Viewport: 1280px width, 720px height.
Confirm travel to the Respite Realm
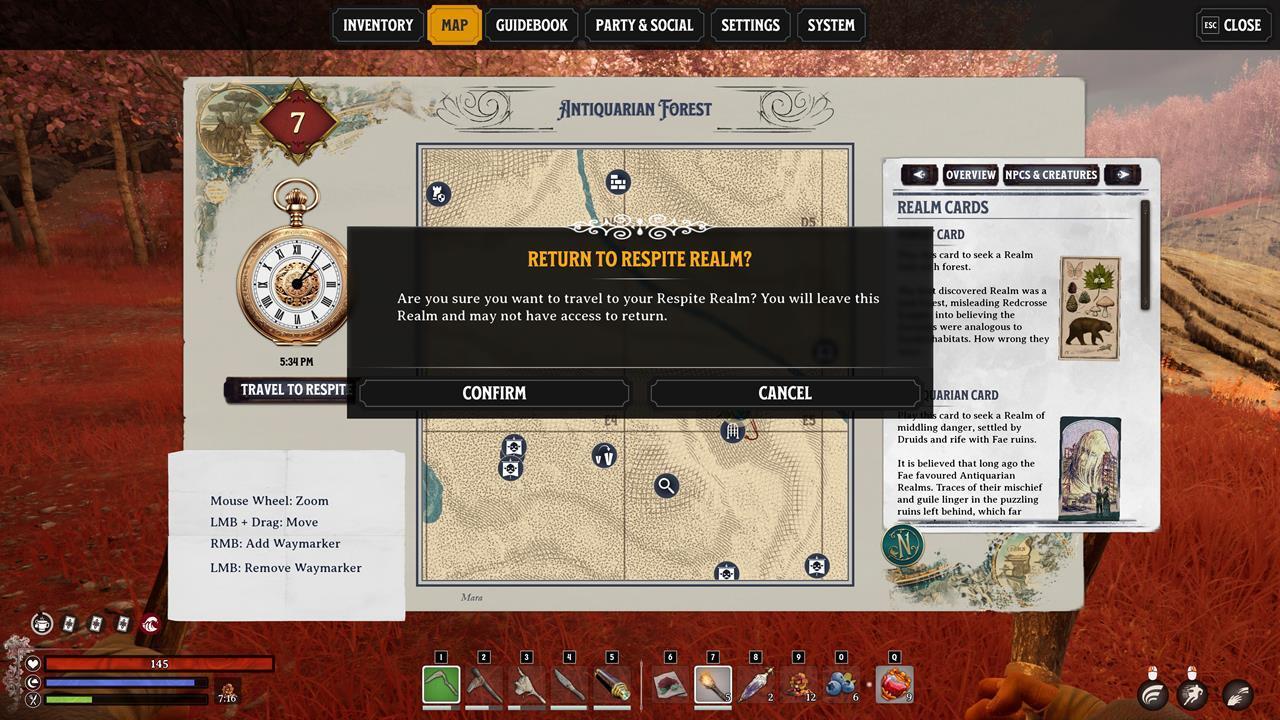tap(494, 393)
